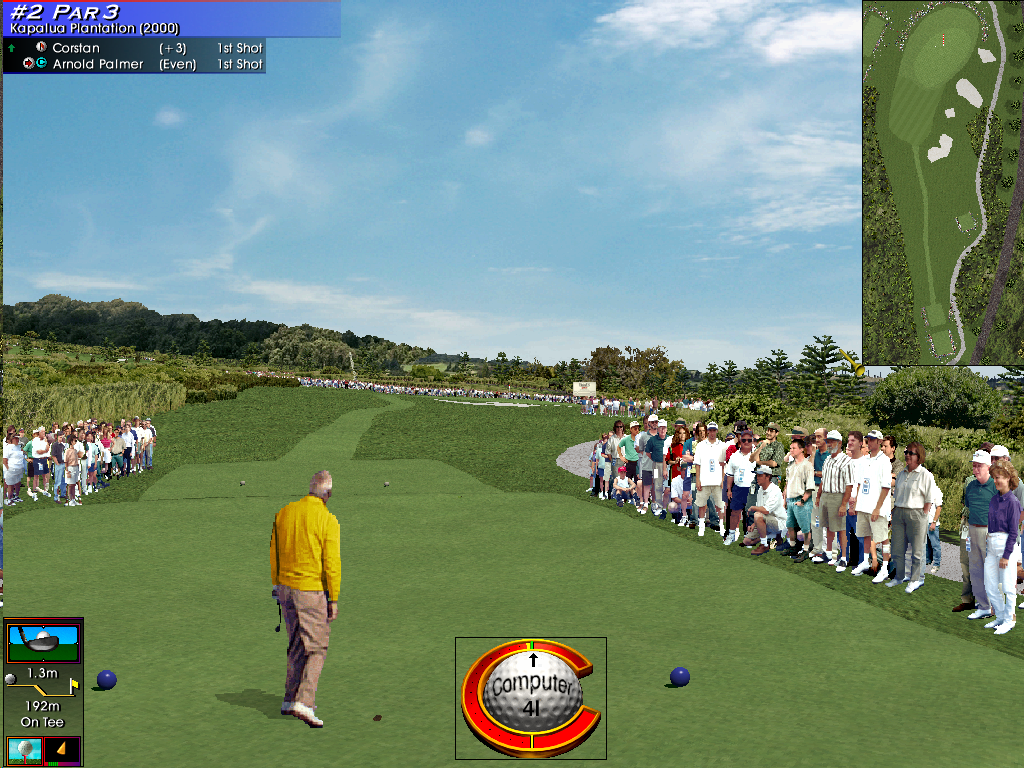Select Arnold Palmer in the player scoreboard
Image resolution: width=1024 pixels, height=768 pixels.
click(98, 64)
